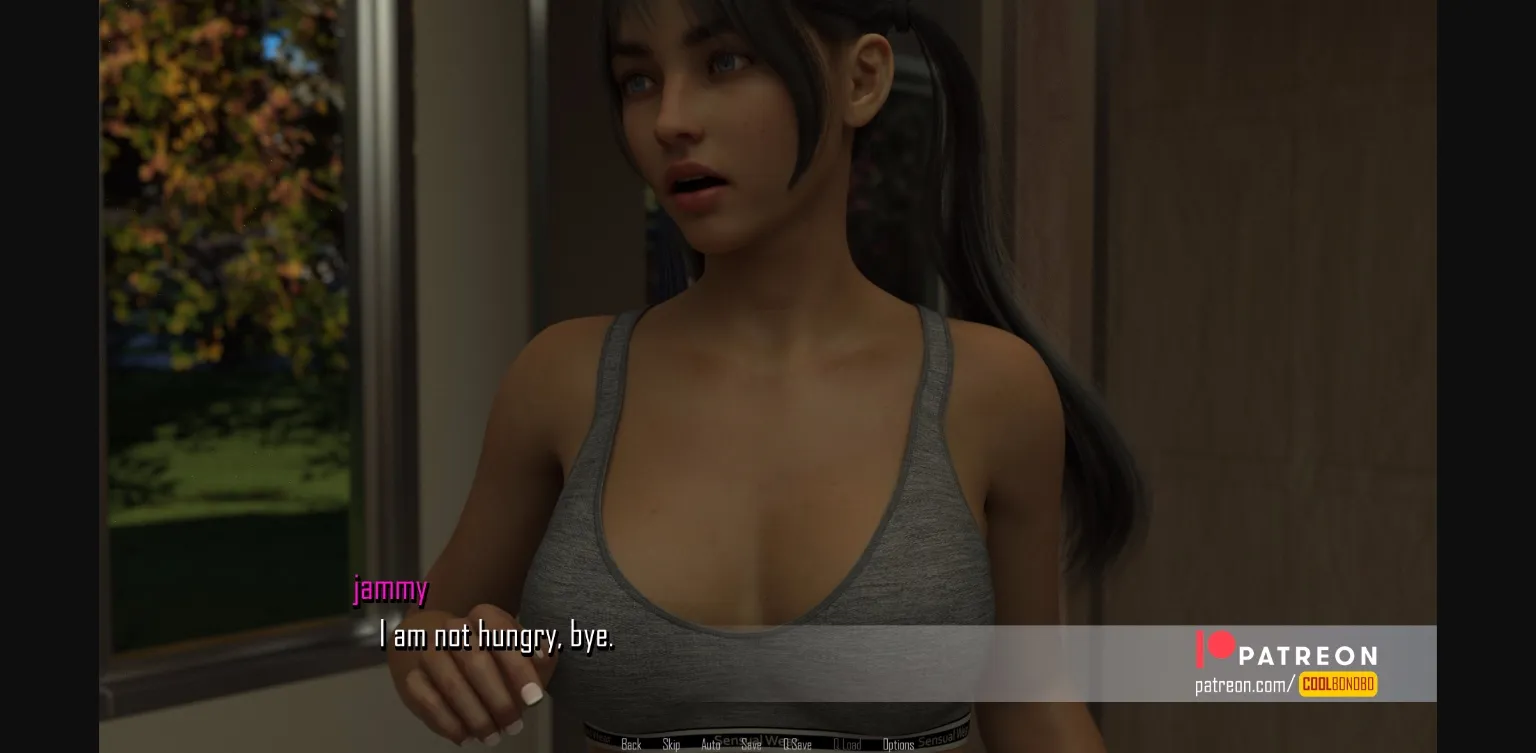The width and height of the screenshot is (1536, 753).
Task: Click the line 'I am not hungry, bye.'
Action: 497,636
